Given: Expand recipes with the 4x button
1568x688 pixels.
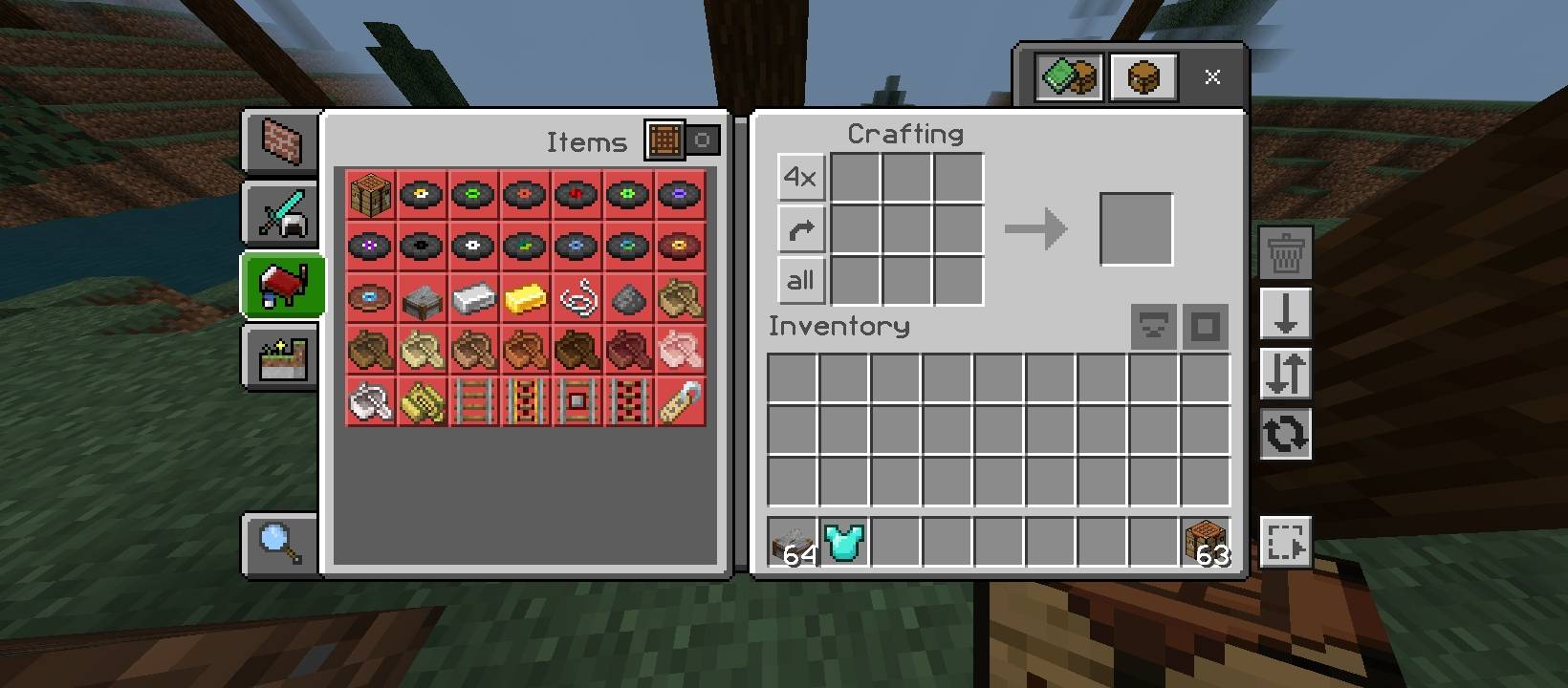Looking at the screenshot, I should click(x=800, y=177).
